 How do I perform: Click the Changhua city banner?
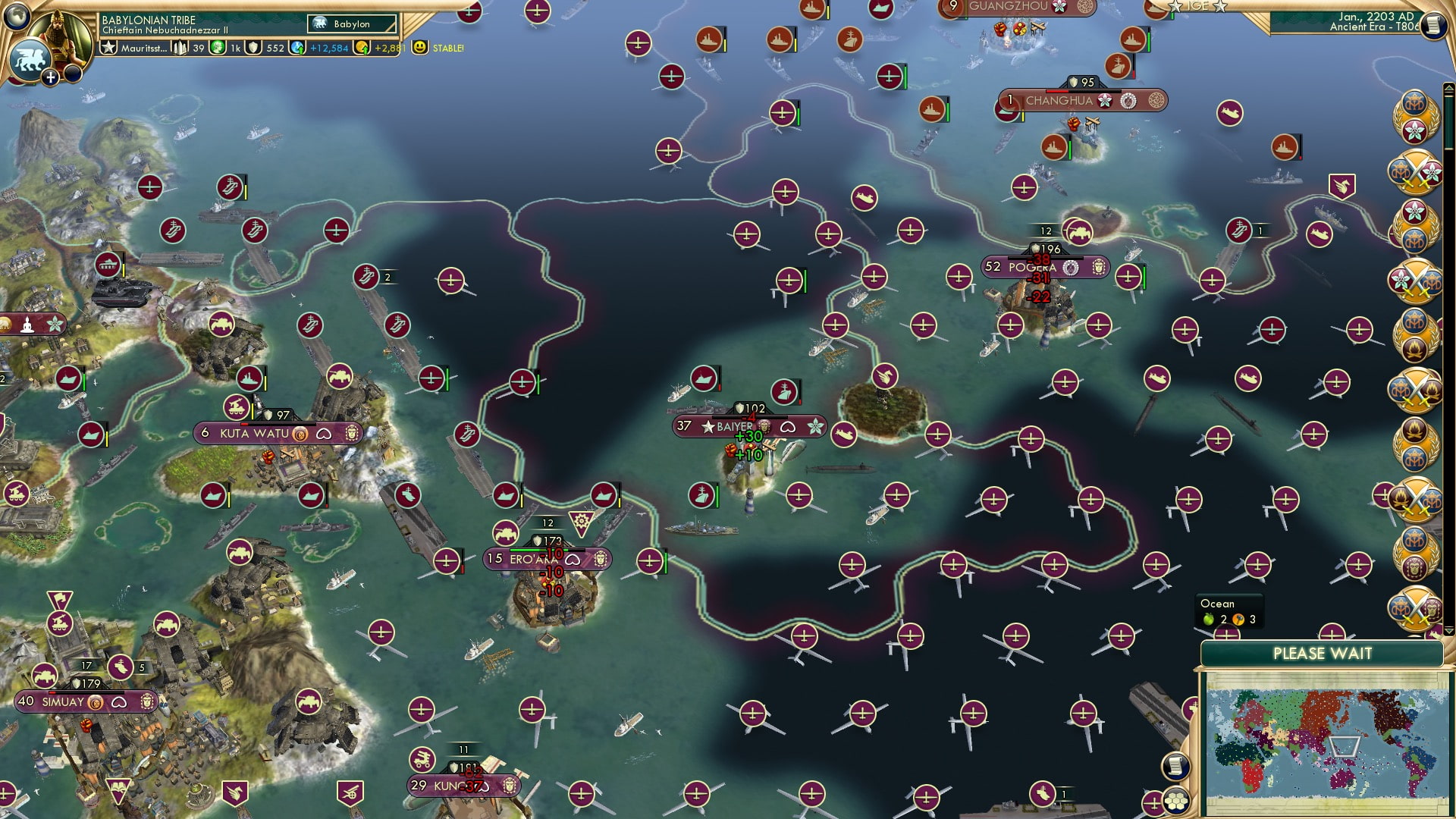[1082, 101]
